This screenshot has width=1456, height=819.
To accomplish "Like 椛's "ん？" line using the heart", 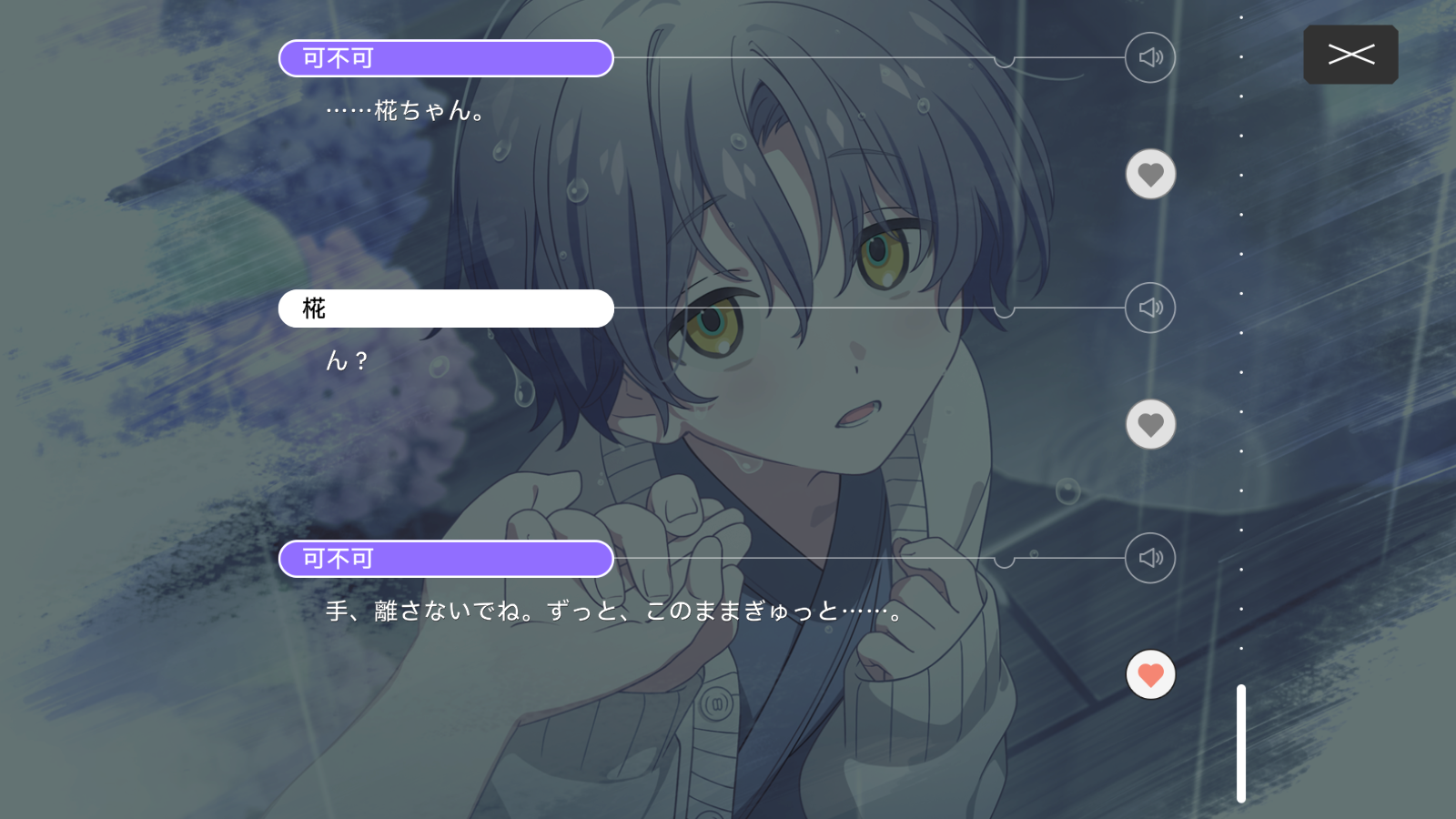I will 1150,424.
